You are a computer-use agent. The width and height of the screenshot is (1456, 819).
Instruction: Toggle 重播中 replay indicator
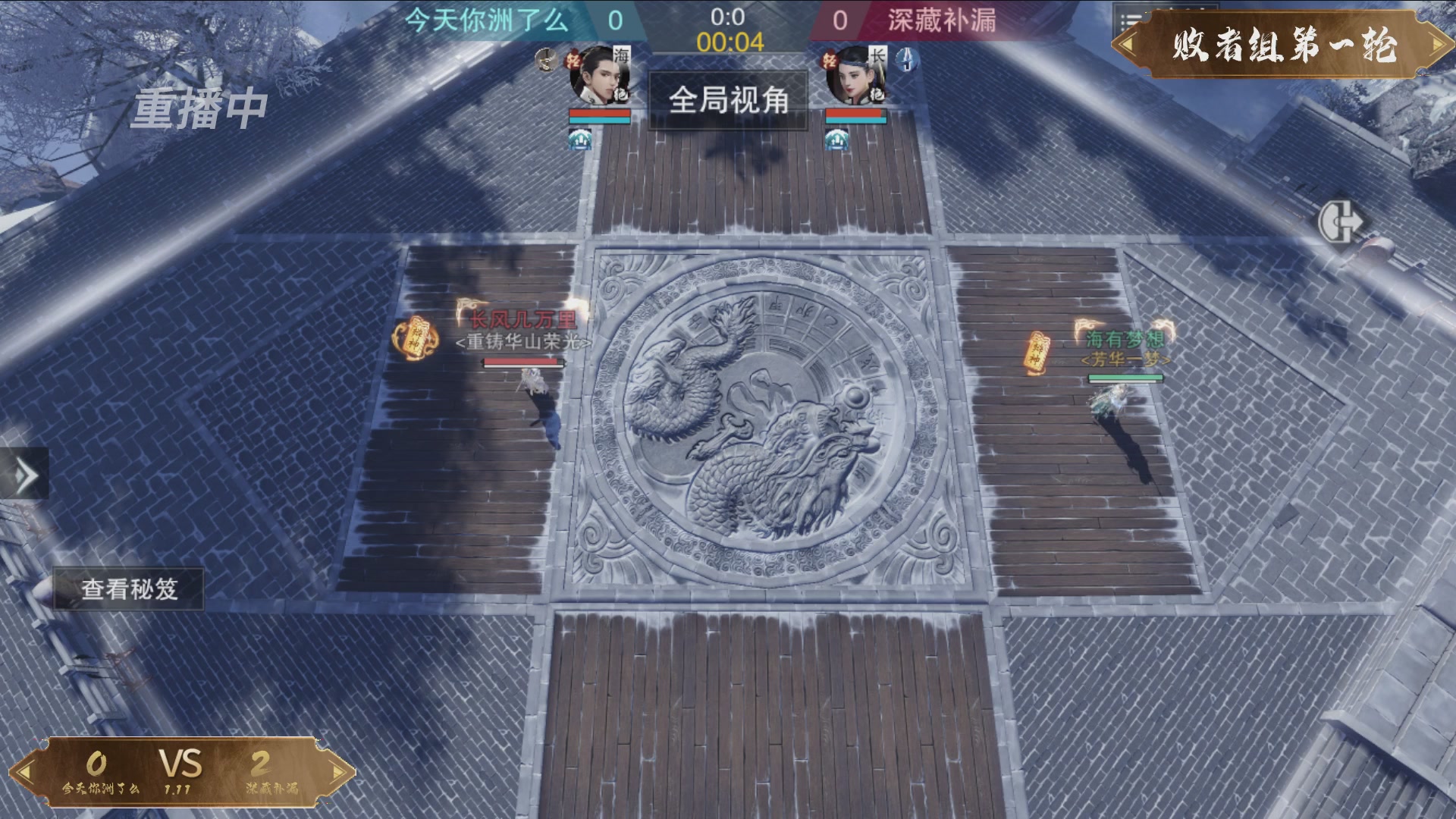(x=199, y=108)
